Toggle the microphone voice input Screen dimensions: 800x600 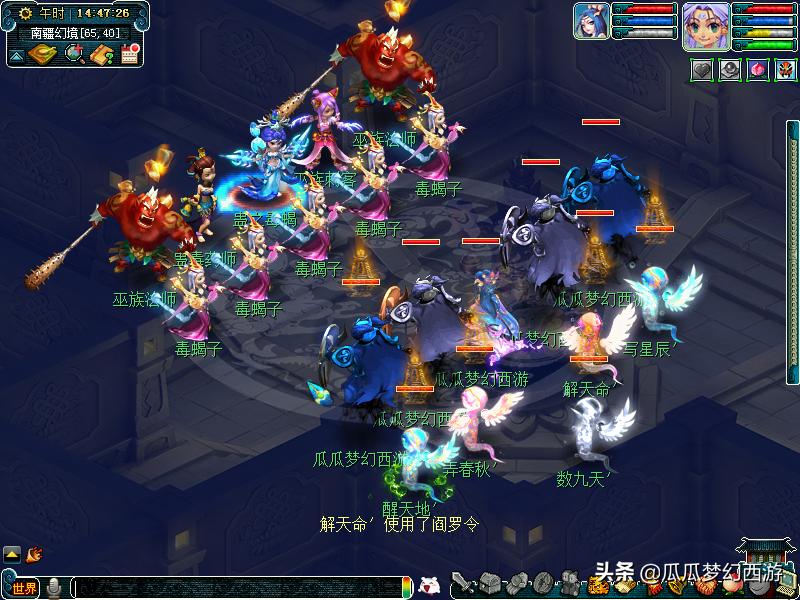55,587
